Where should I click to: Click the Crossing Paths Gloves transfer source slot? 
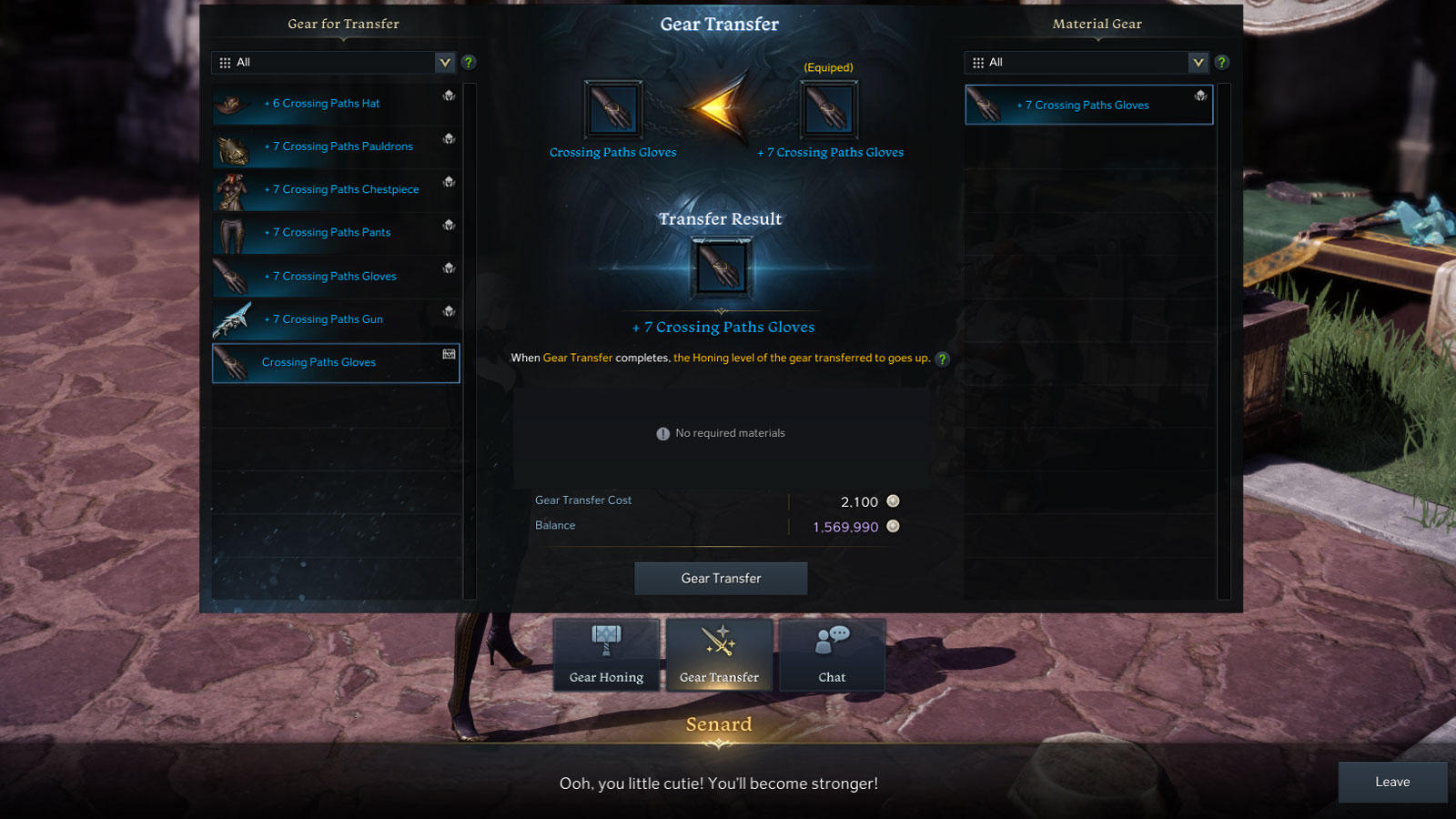612,110
